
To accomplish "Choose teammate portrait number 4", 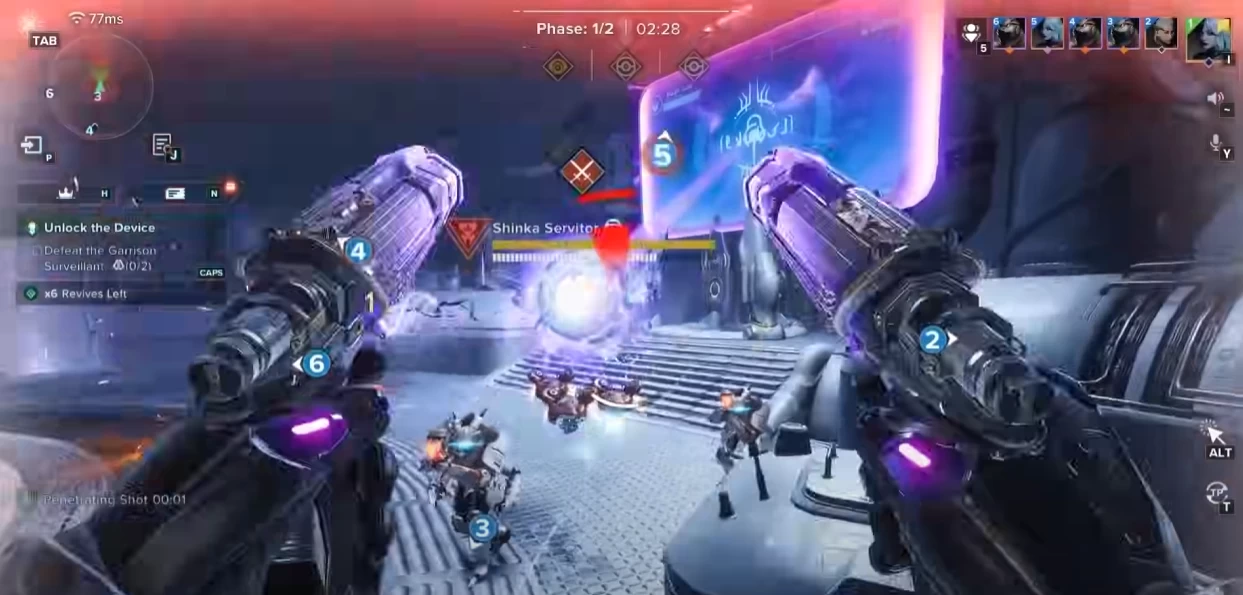I will tap(1085, 33).
